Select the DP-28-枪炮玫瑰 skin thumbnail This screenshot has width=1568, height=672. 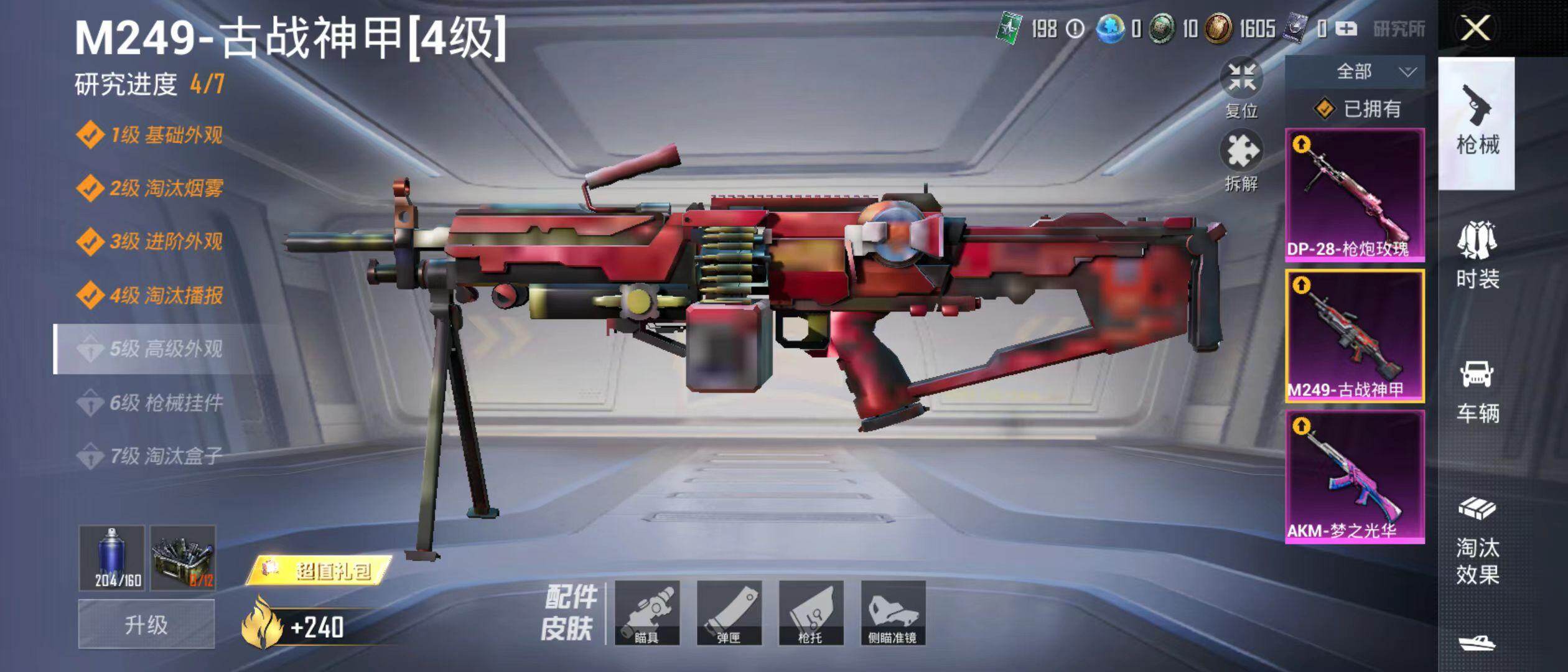point(1355,195)
